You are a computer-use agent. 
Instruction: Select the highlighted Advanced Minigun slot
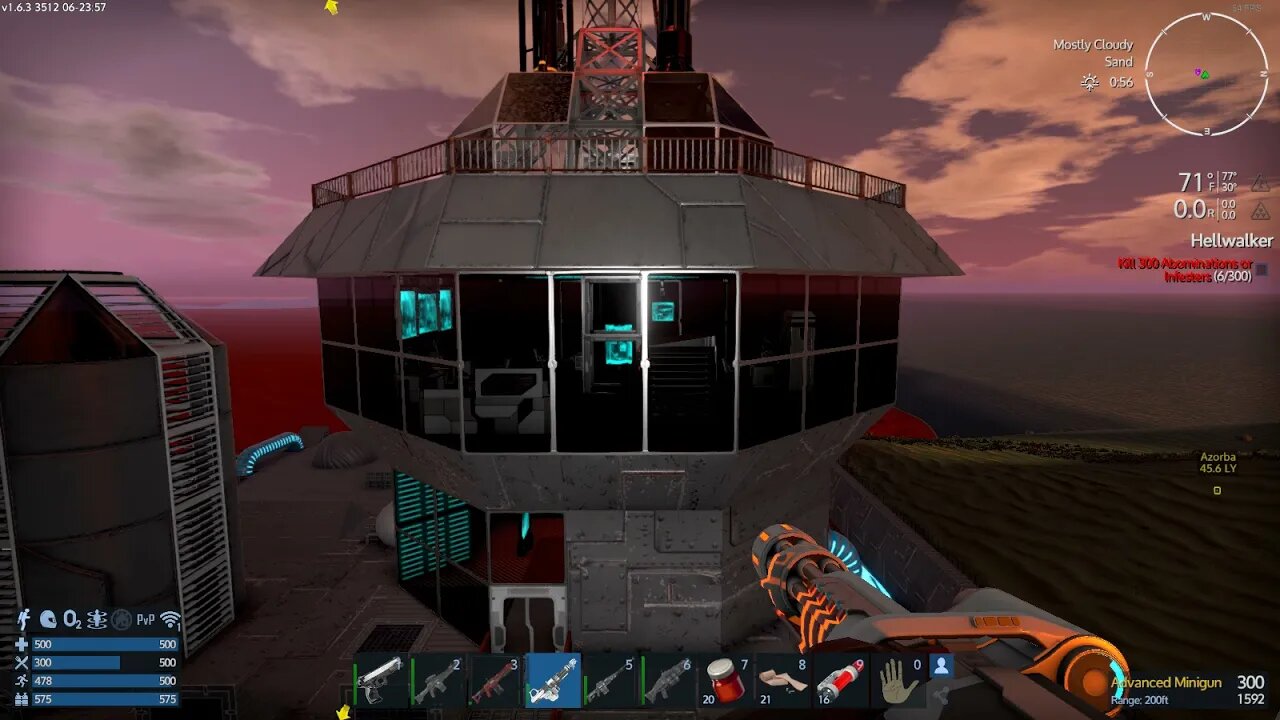coord(553,681)
